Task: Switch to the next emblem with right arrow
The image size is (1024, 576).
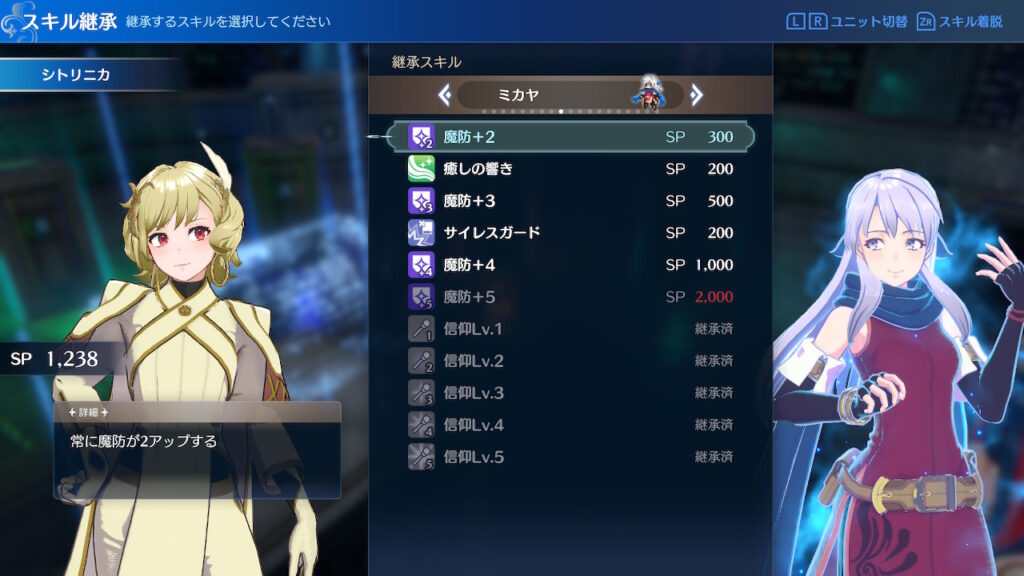Action: tap(697, 95)
